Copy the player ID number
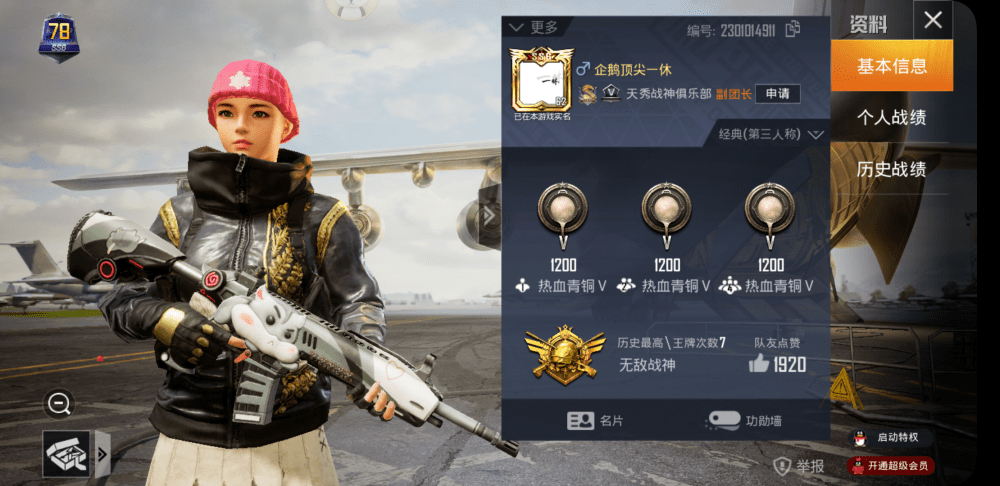Screen dimensions: 1000x486 [793, 29]
